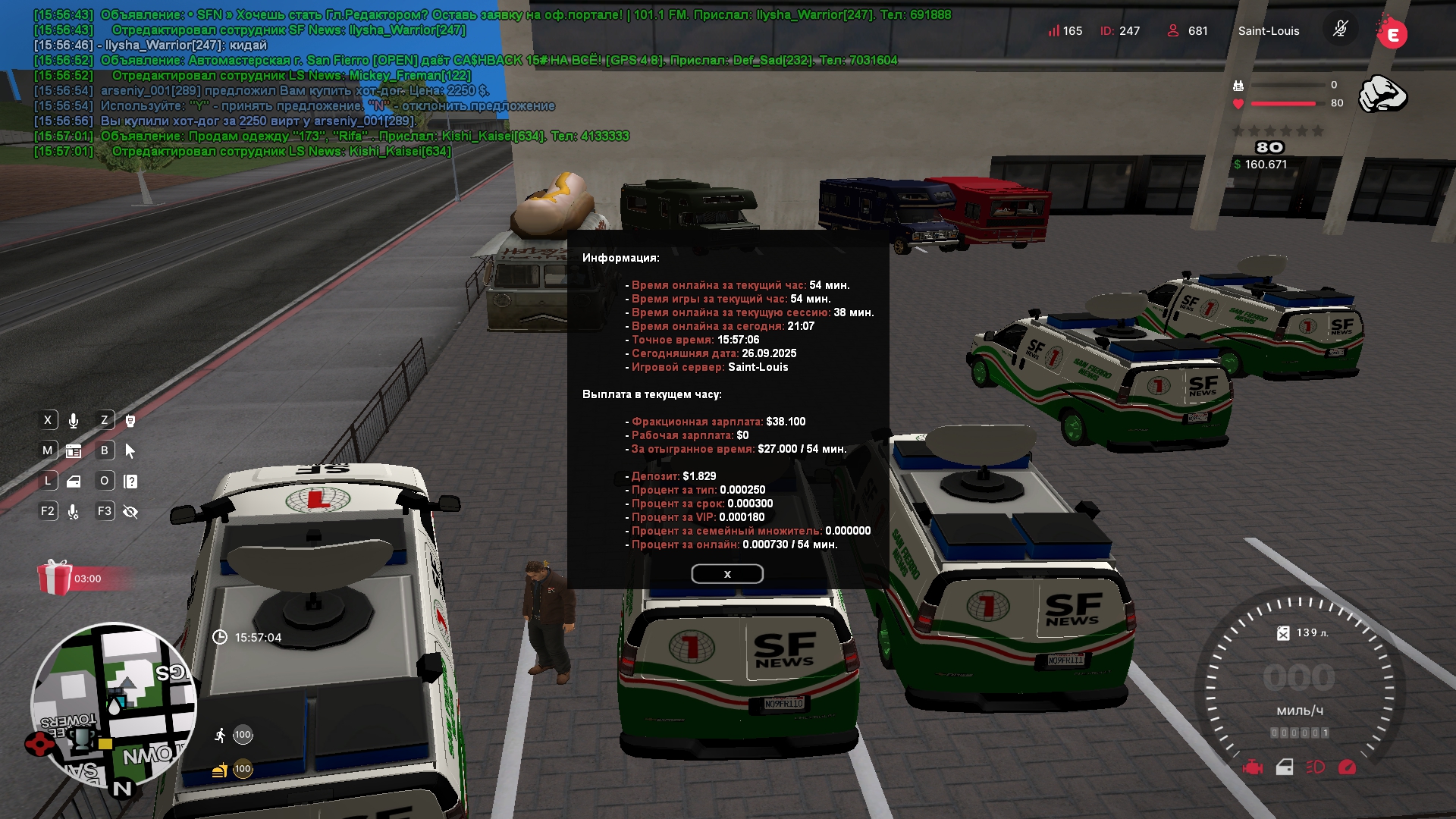The width and height of the screenshot is (1456, 819).
Task: Click the white car door lock icon
Action: point(1285,767)
